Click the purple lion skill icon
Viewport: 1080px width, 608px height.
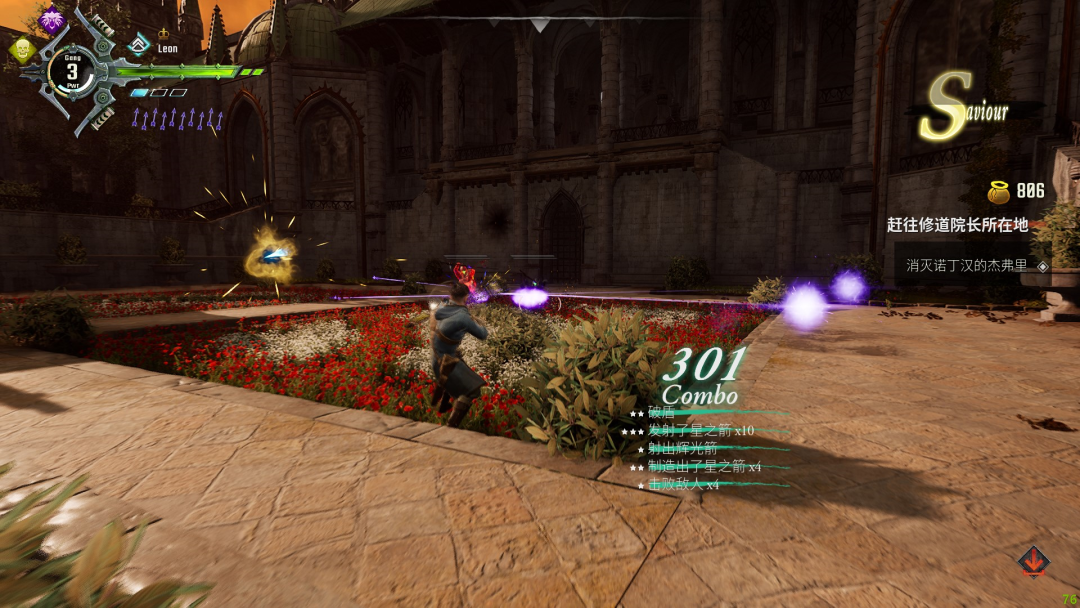click(x=51, y=19)
